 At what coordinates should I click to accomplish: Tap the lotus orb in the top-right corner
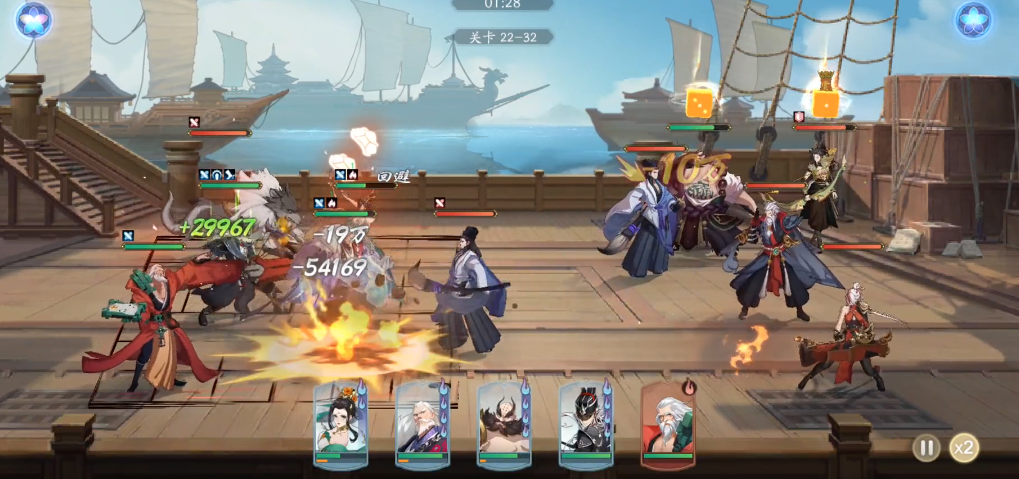972,19
